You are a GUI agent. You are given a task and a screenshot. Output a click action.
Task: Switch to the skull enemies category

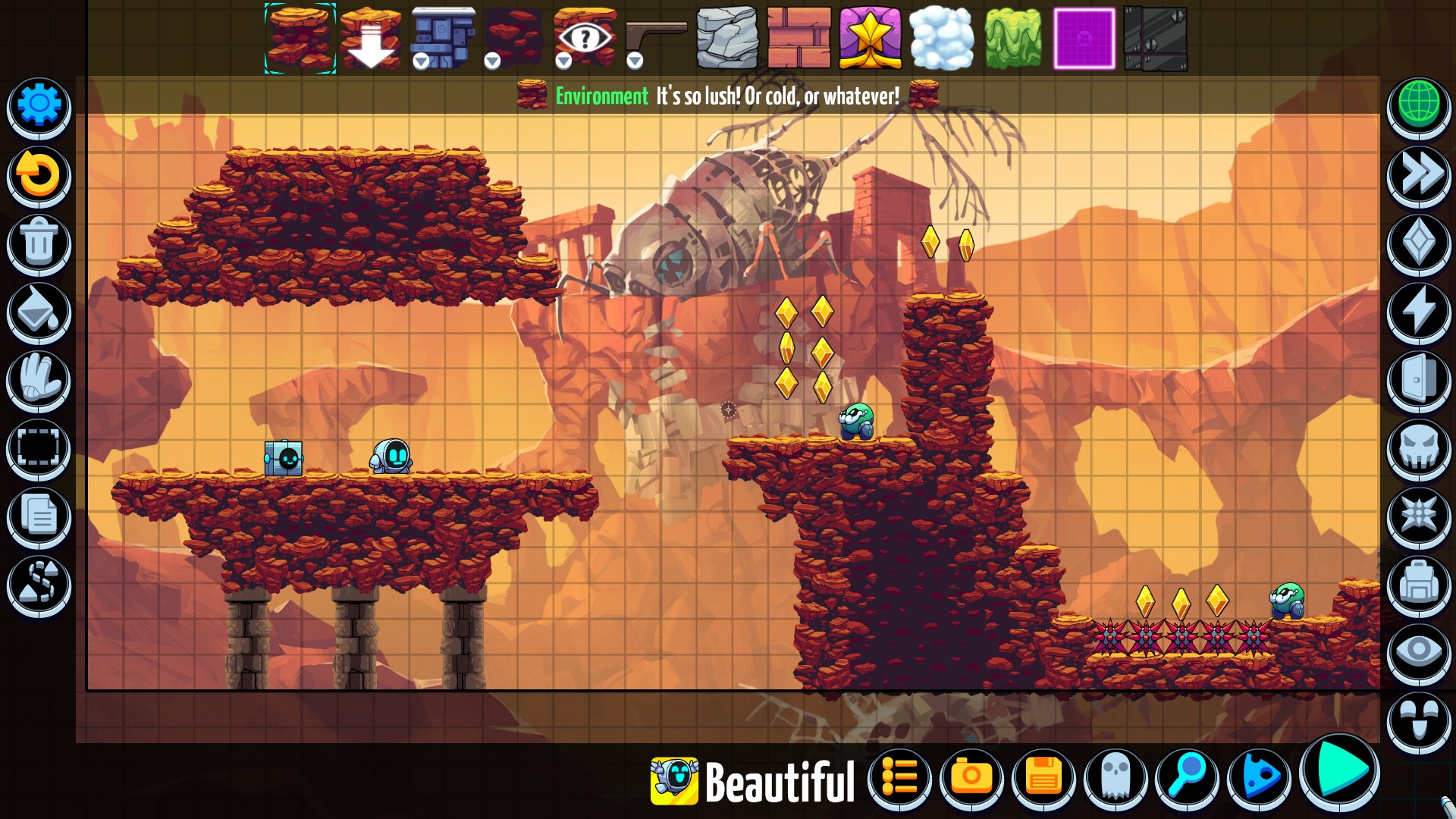click(1419, 447)
